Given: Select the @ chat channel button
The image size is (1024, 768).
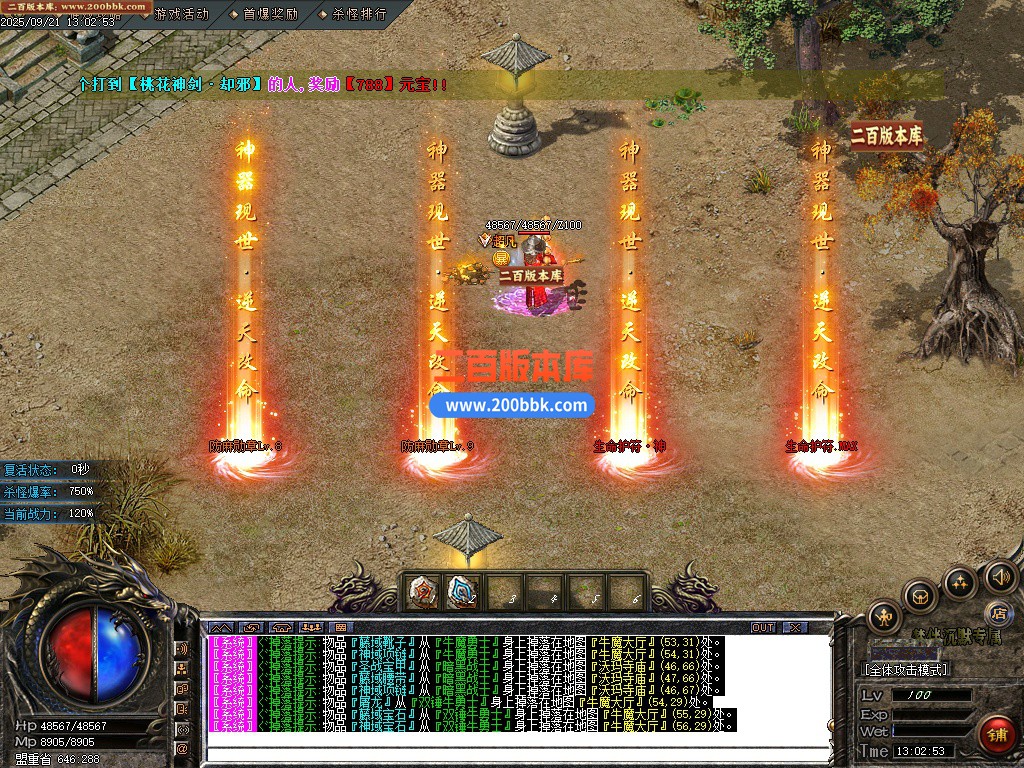Looking at the screenshot, I should pos(182,748).
